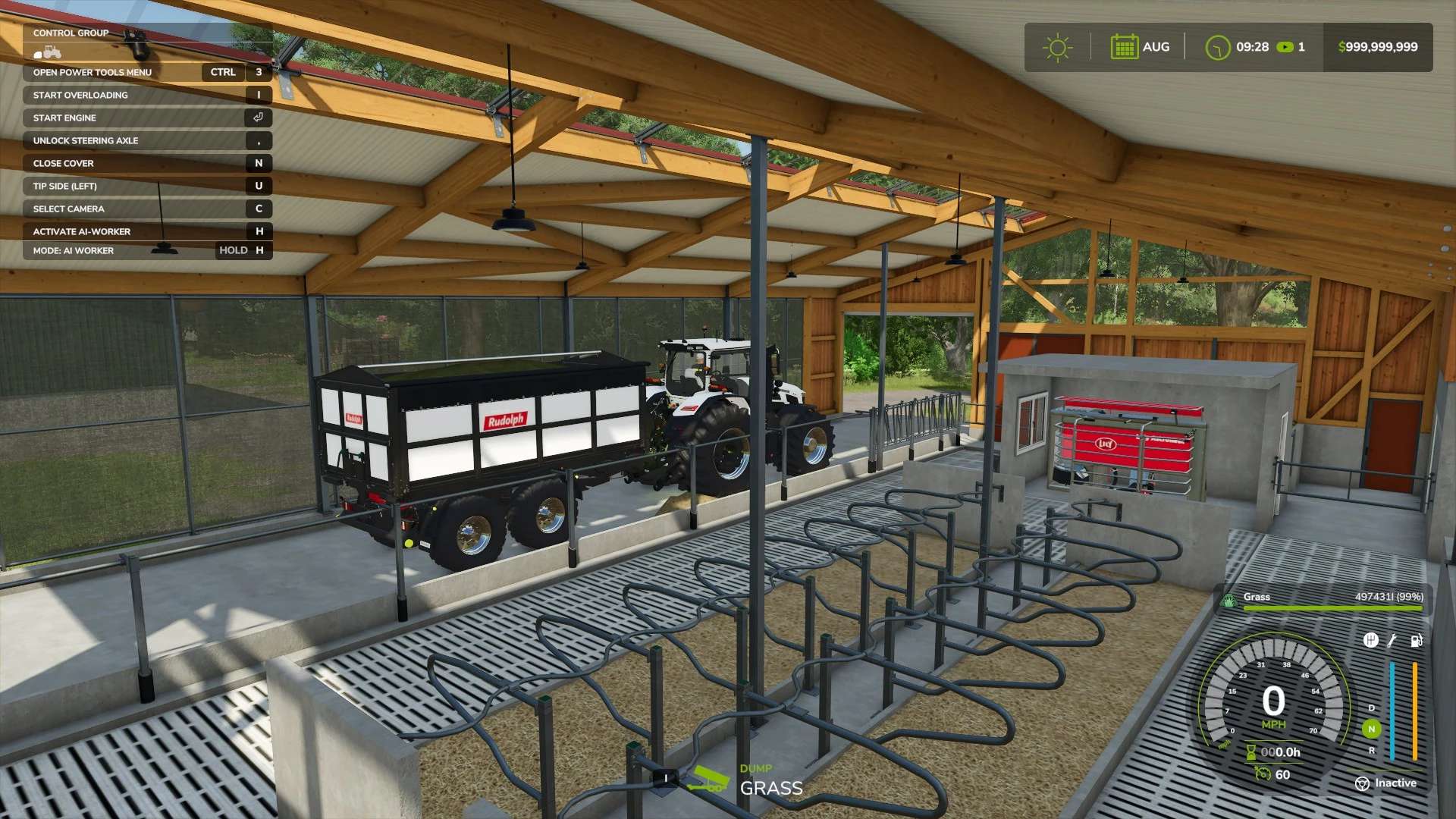Click the green neutral gear indicator
The width and height of the screenshot is (1456, 819).
click(x=1371, y=730)
